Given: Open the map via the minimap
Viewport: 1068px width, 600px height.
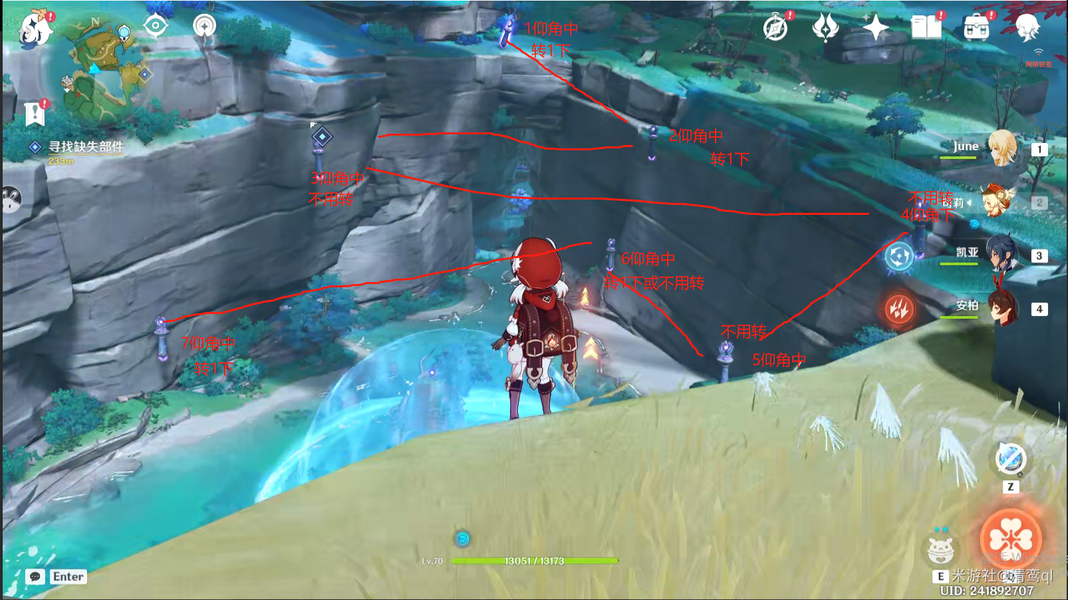Looking at the screenshot, I should point(99,65).
